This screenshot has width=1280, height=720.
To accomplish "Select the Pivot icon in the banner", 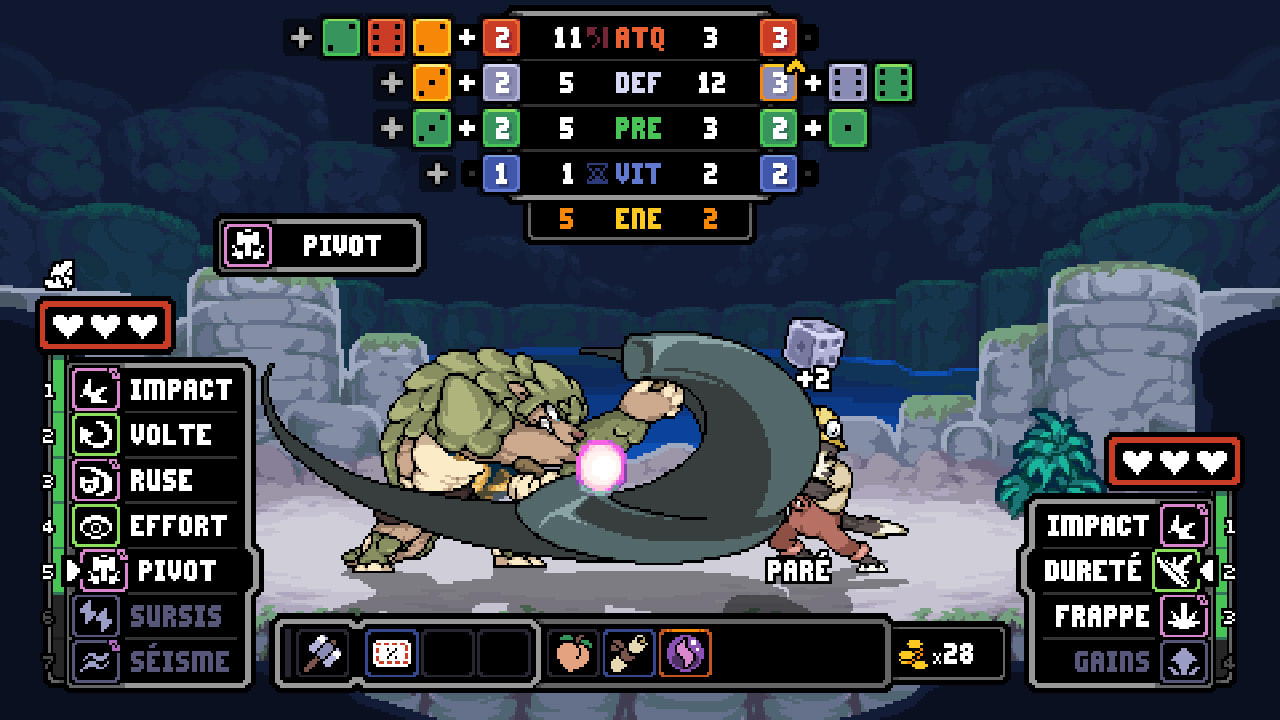I will pyautogui.click(x=247, y=246).
